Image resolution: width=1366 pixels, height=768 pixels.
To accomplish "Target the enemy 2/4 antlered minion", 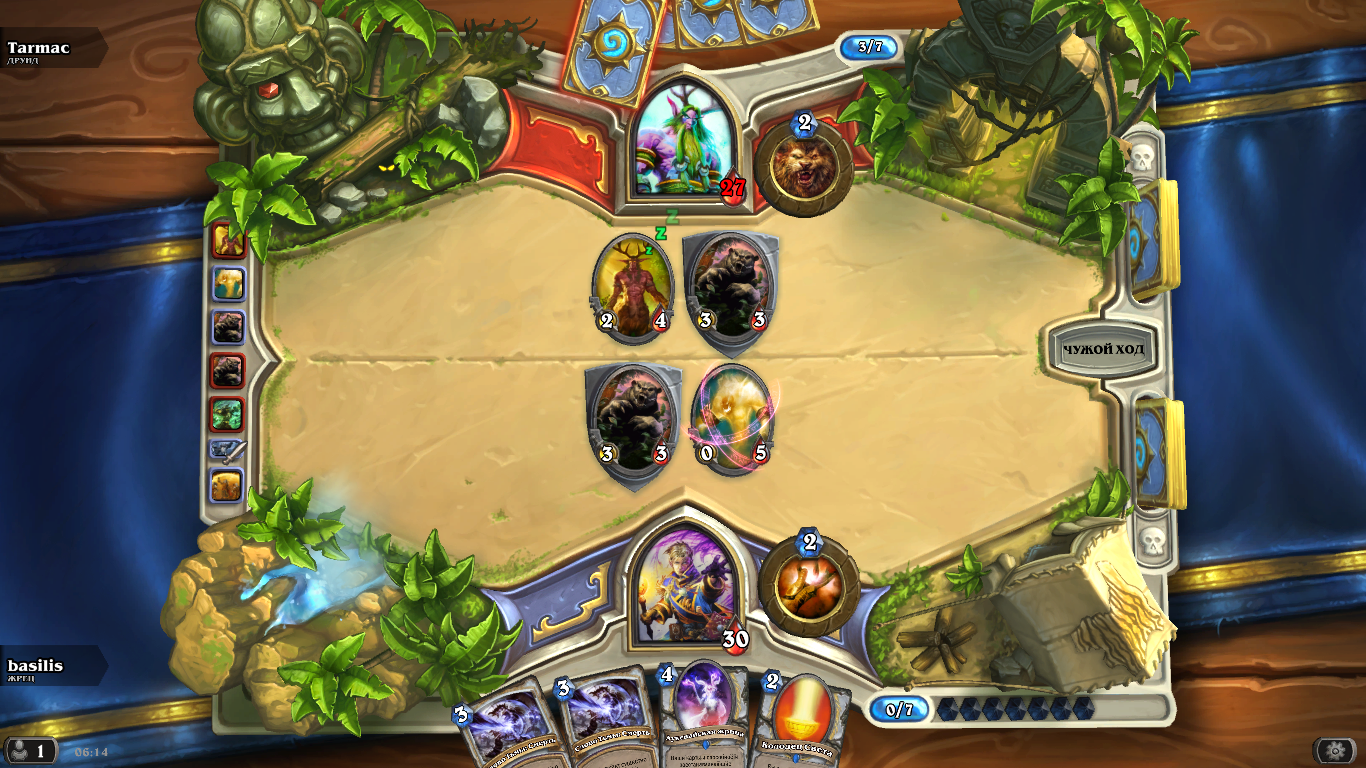I will click(632, 285).
